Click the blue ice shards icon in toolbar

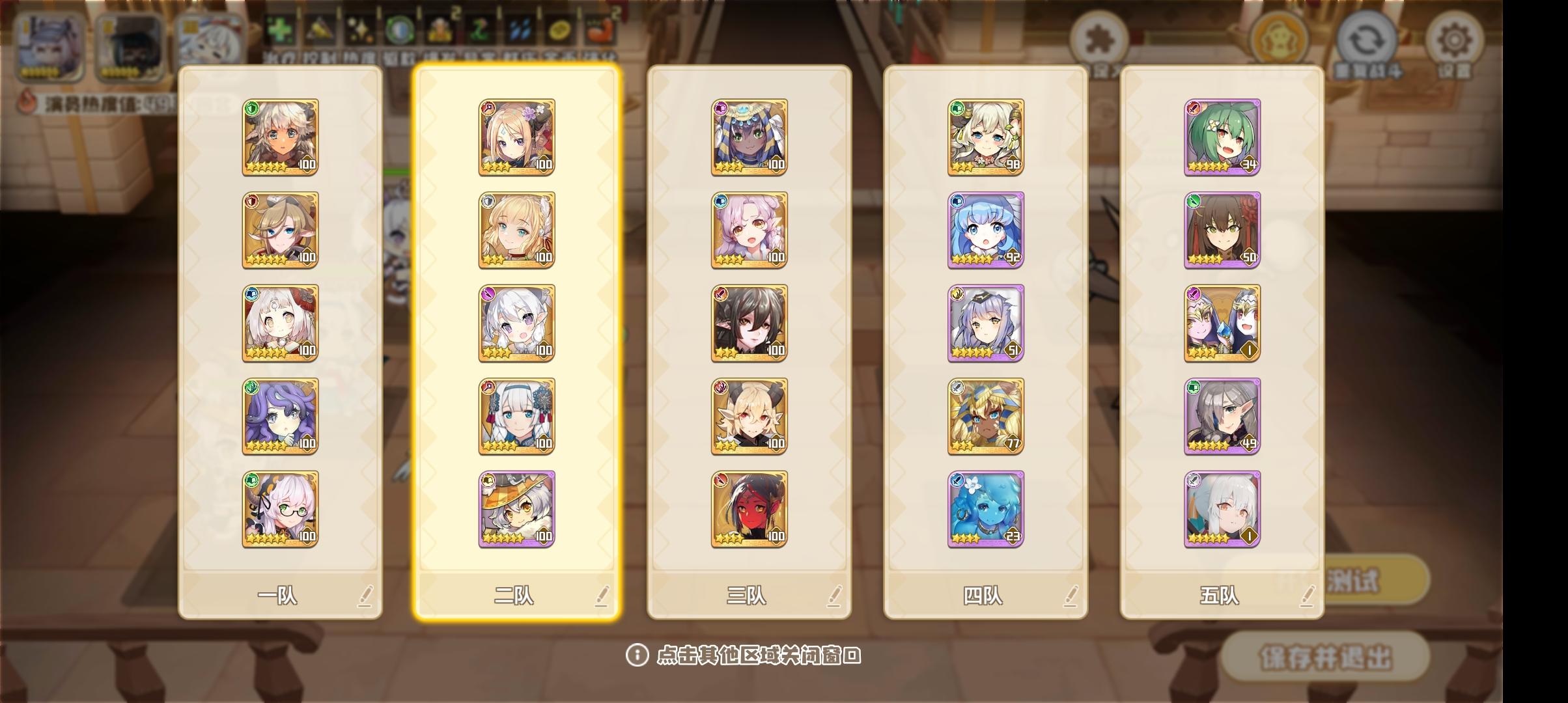coord(521,31)
